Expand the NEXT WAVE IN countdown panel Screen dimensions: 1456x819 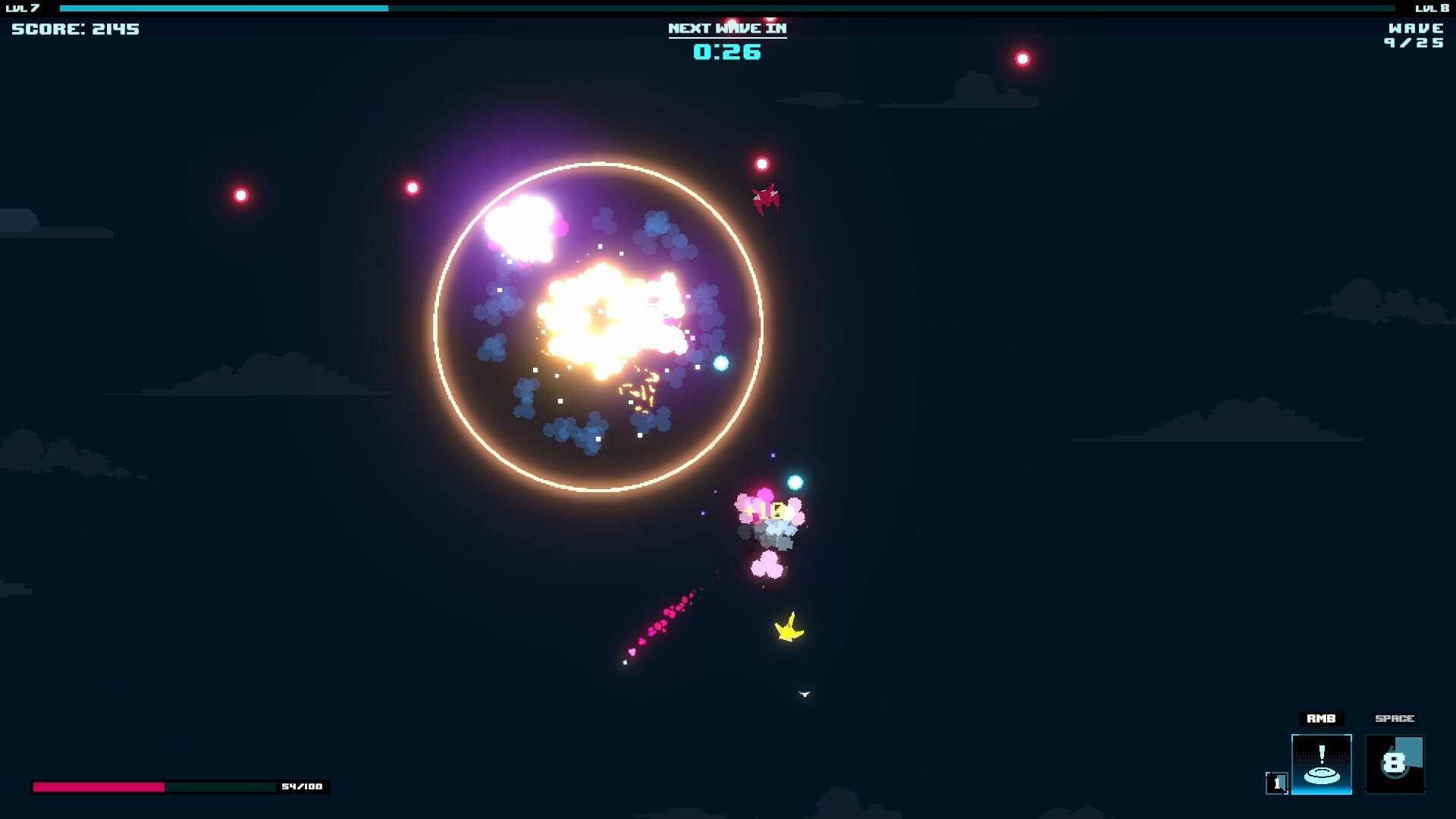coord(726,28)
